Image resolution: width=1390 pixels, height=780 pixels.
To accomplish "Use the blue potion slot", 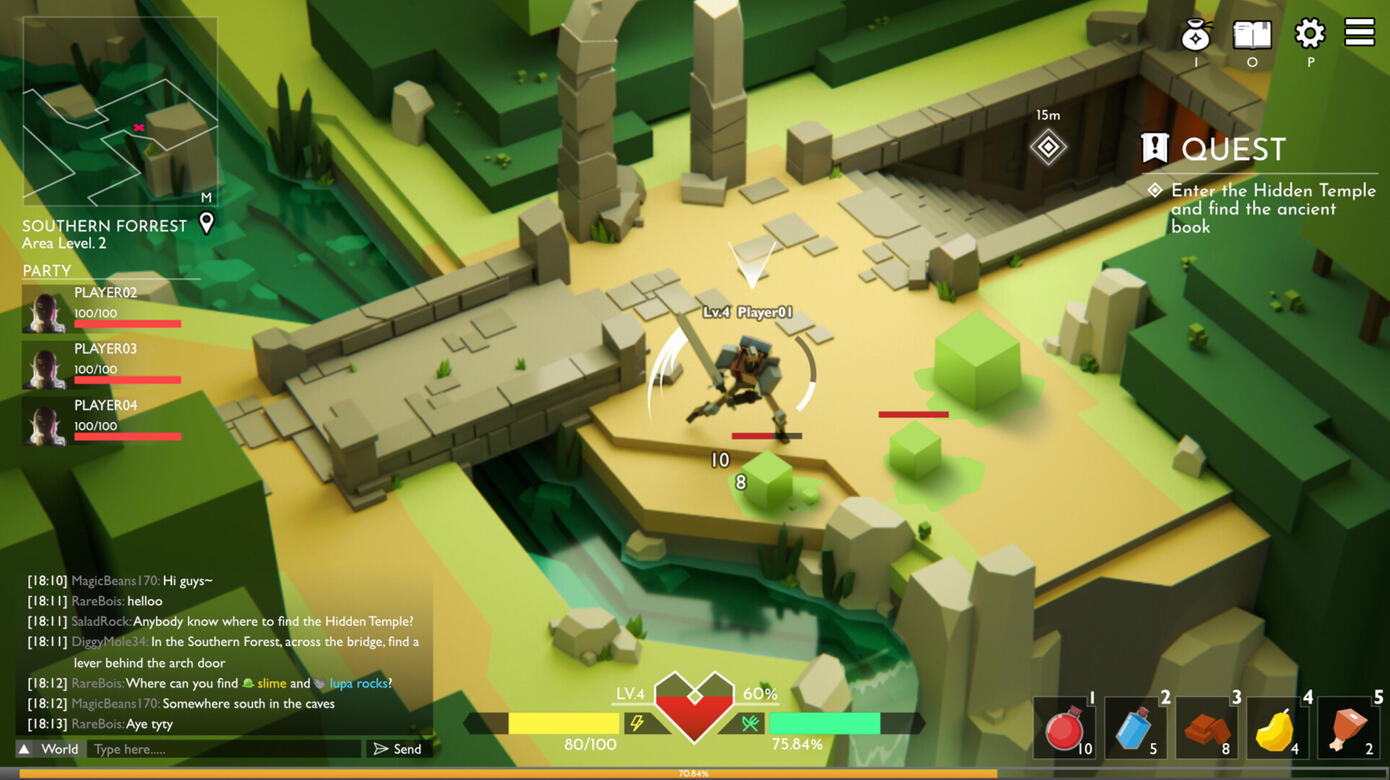I will point(1136,729).
